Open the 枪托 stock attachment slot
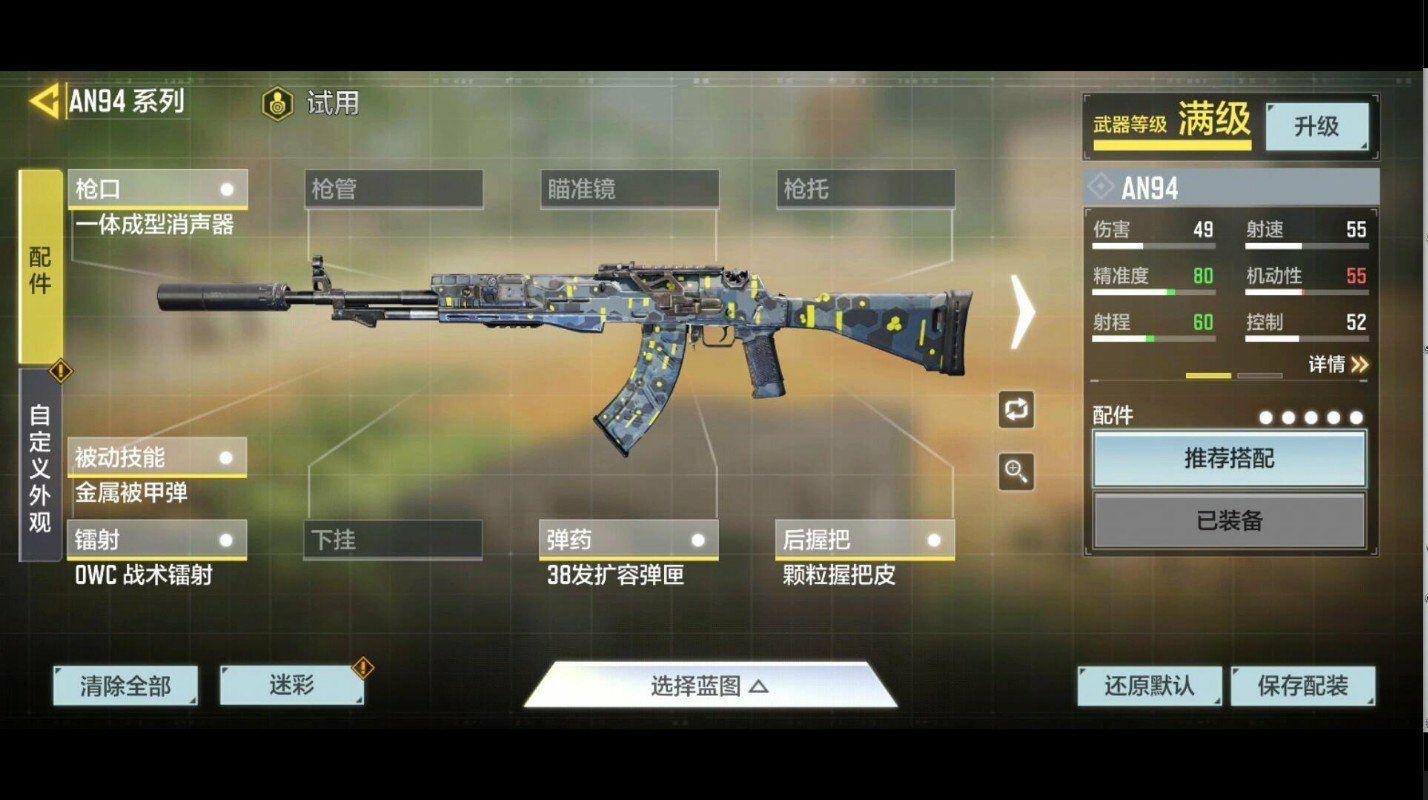The width and height of the screenshot is (1428, 800). [866, 188]
